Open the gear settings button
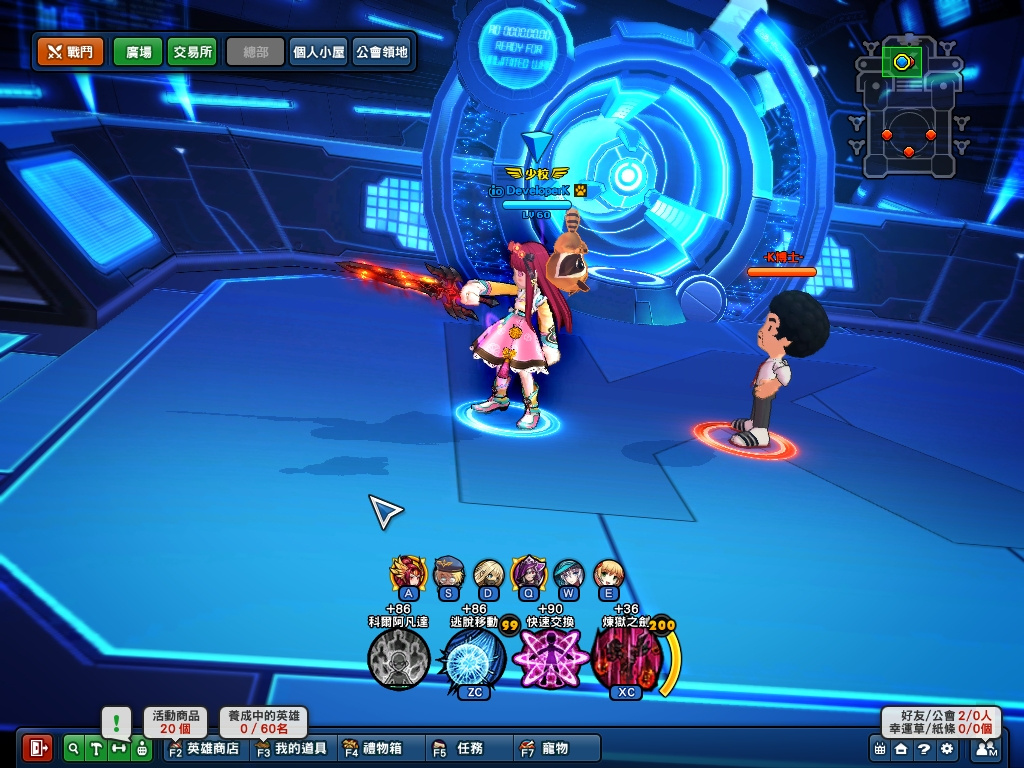 pos(946,748)
